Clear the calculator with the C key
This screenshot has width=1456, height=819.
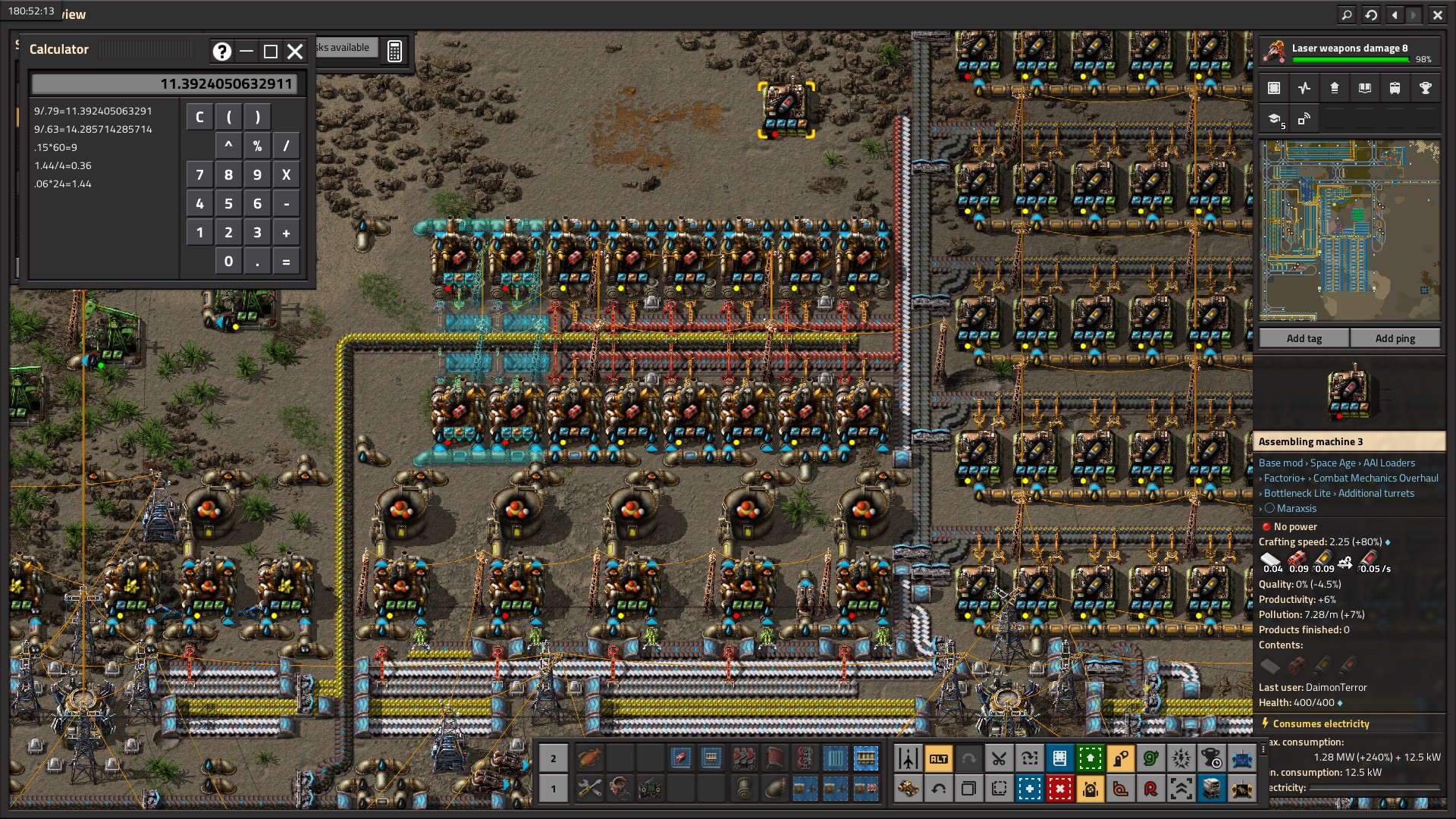tap(199, 117)
